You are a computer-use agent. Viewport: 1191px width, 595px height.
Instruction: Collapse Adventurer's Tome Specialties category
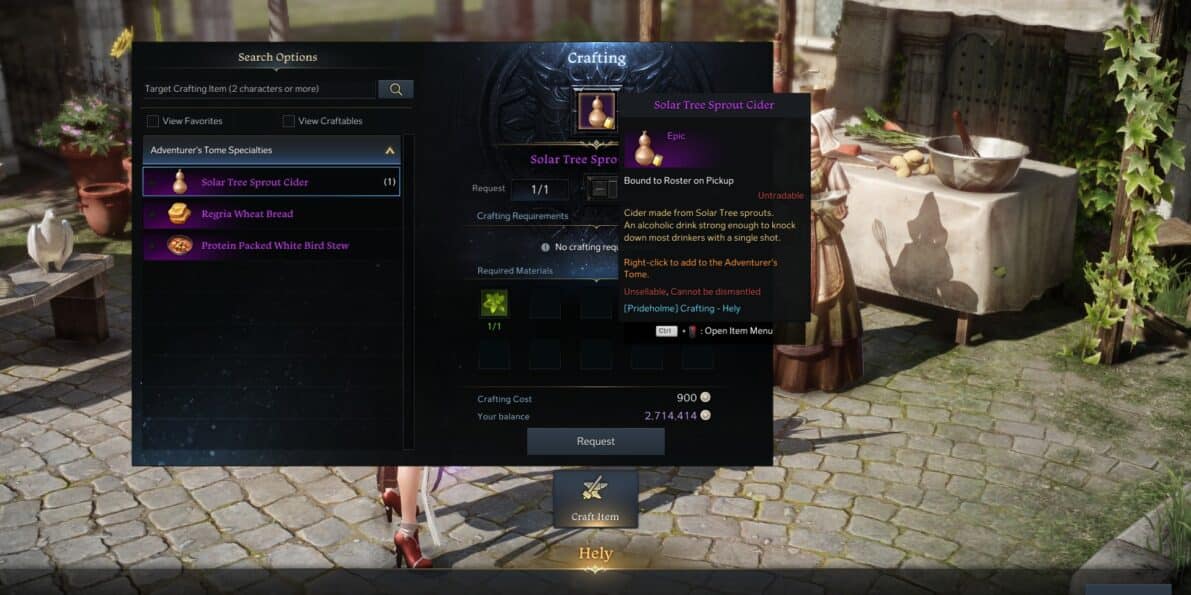tap(390, 151)
